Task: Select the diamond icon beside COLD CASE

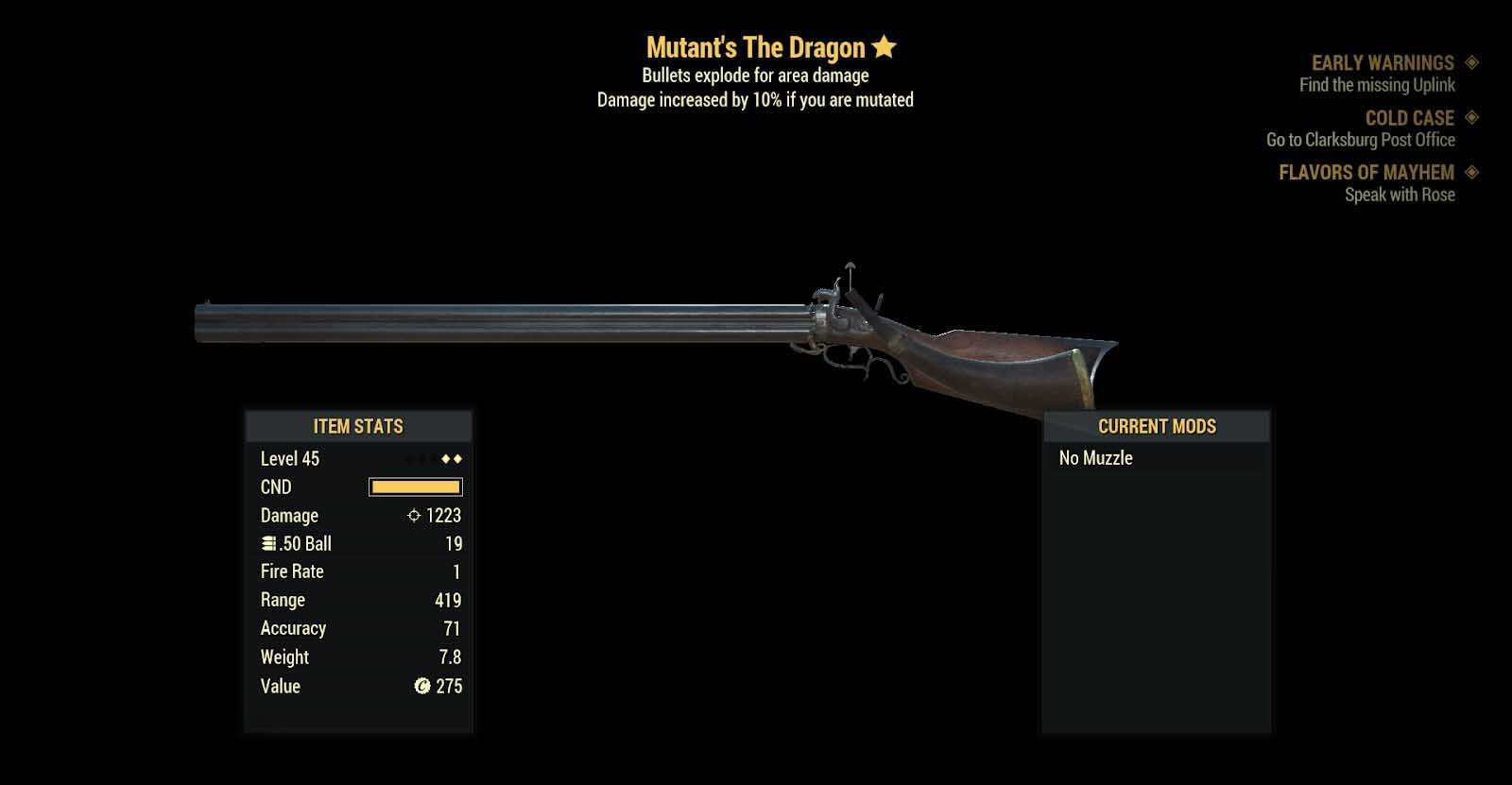Action: tap(1470, 118)
